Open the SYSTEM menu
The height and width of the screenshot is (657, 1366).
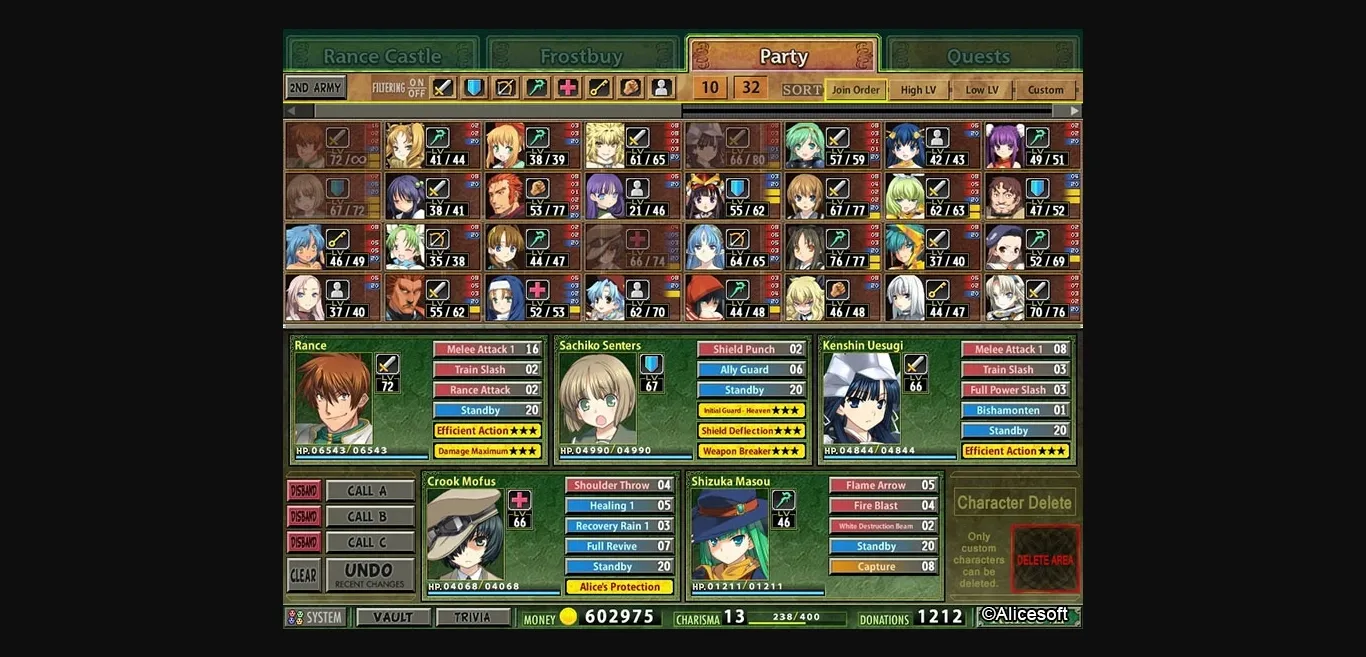click(316, 617)
